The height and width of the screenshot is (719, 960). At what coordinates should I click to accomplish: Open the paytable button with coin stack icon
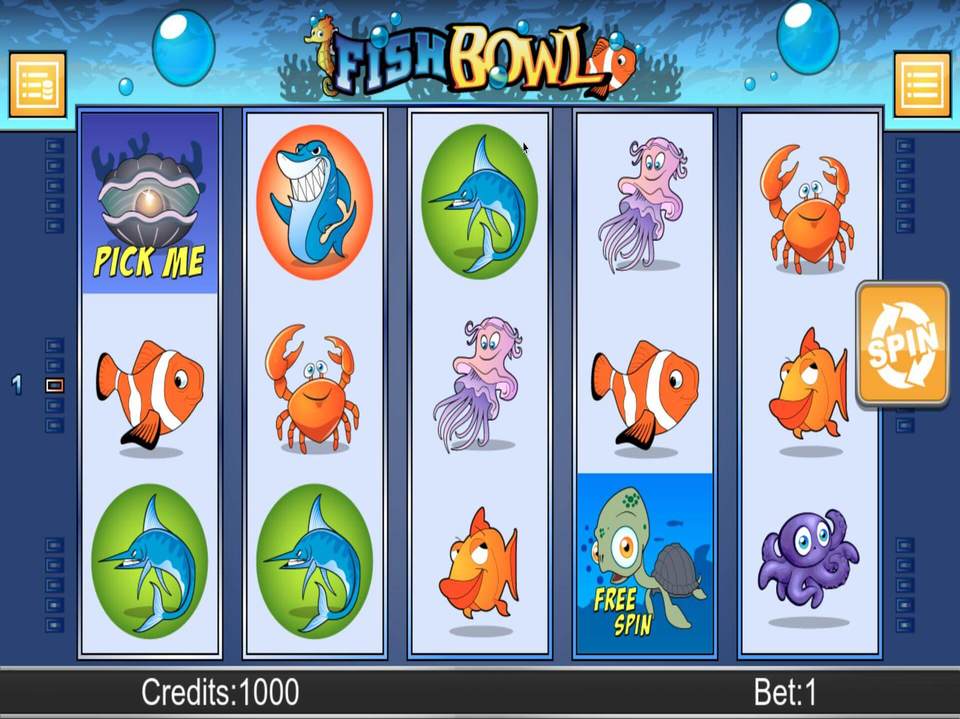tap(37, 84)
